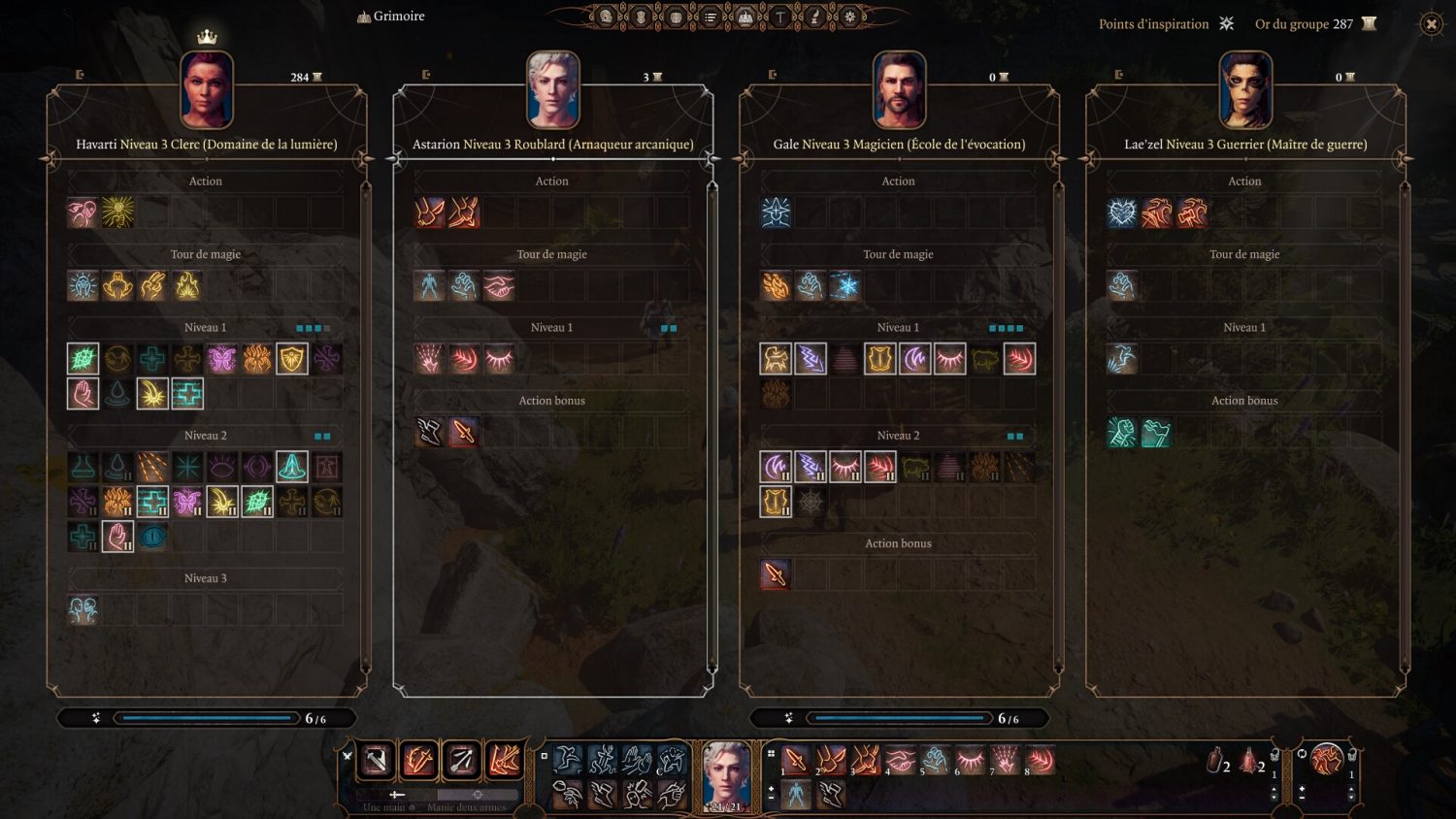Open the gear-shaped top menu icon
The image size is (1456, 819).
click(850, 16)
